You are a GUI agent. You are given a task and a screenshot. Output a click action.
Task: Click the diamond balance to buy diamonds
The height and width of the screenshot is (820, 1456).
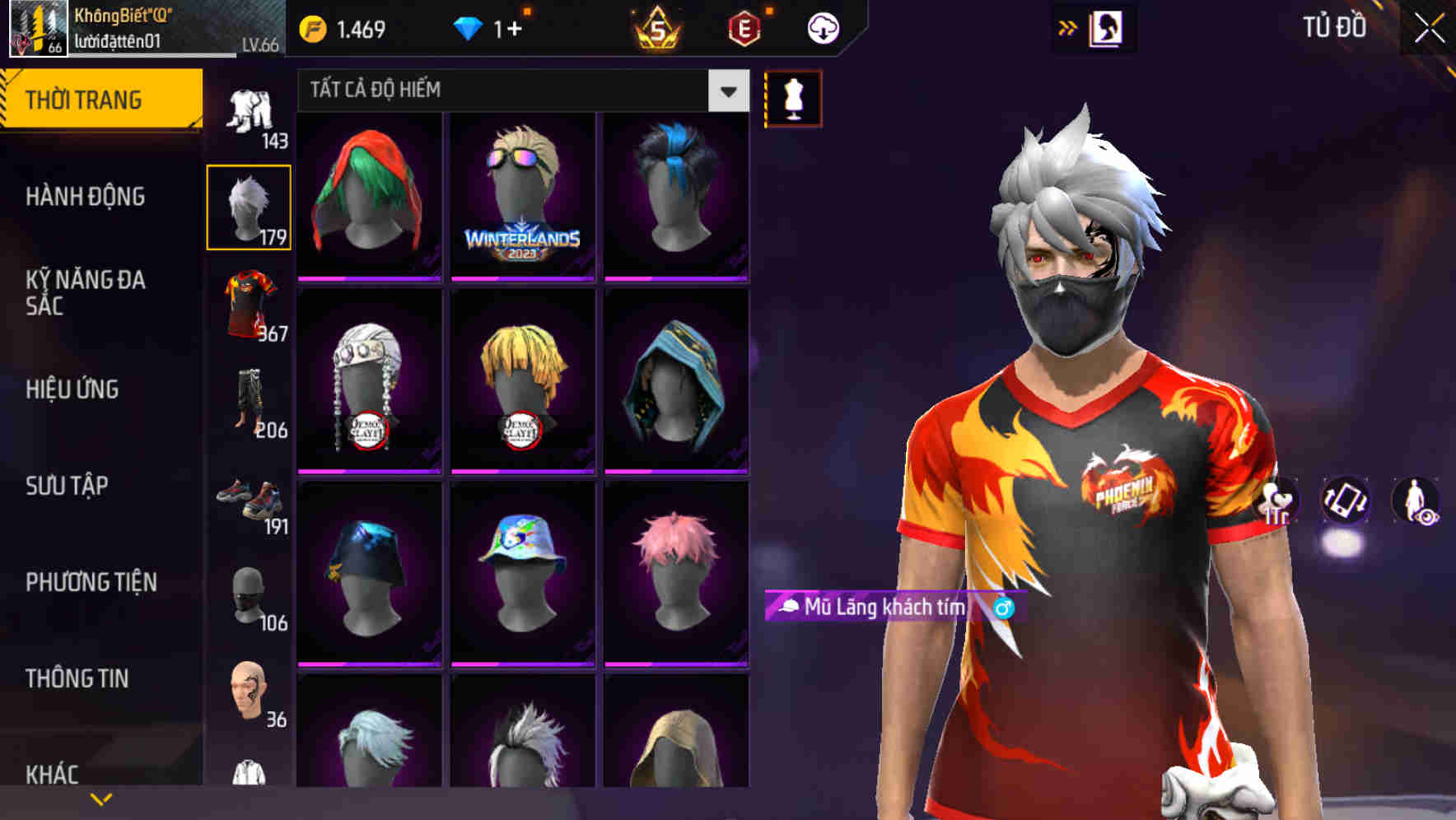[494, 26]
